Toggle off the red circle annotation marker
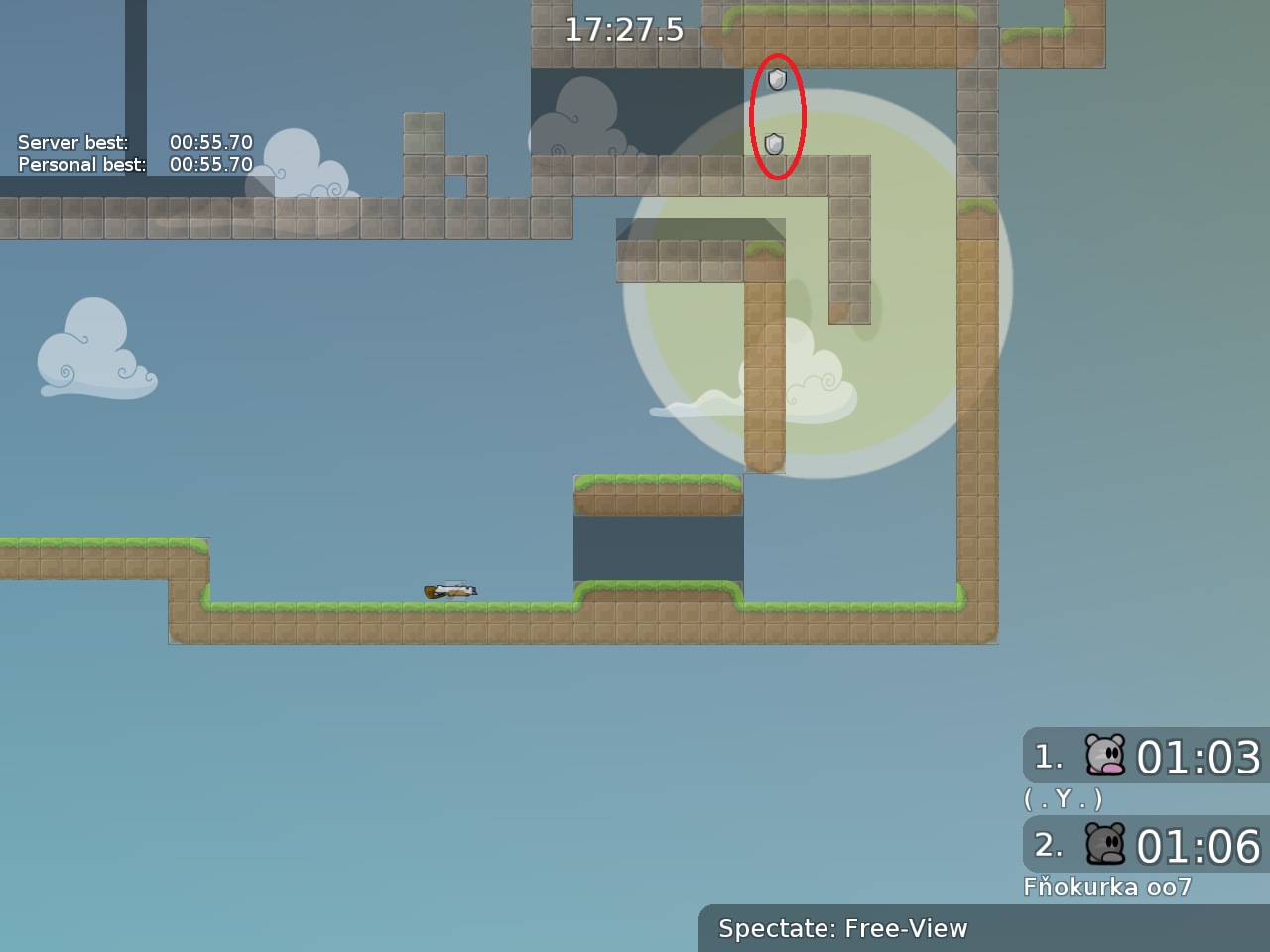The width and height of the screenshot is (1270, 952). tap(778, 117)
